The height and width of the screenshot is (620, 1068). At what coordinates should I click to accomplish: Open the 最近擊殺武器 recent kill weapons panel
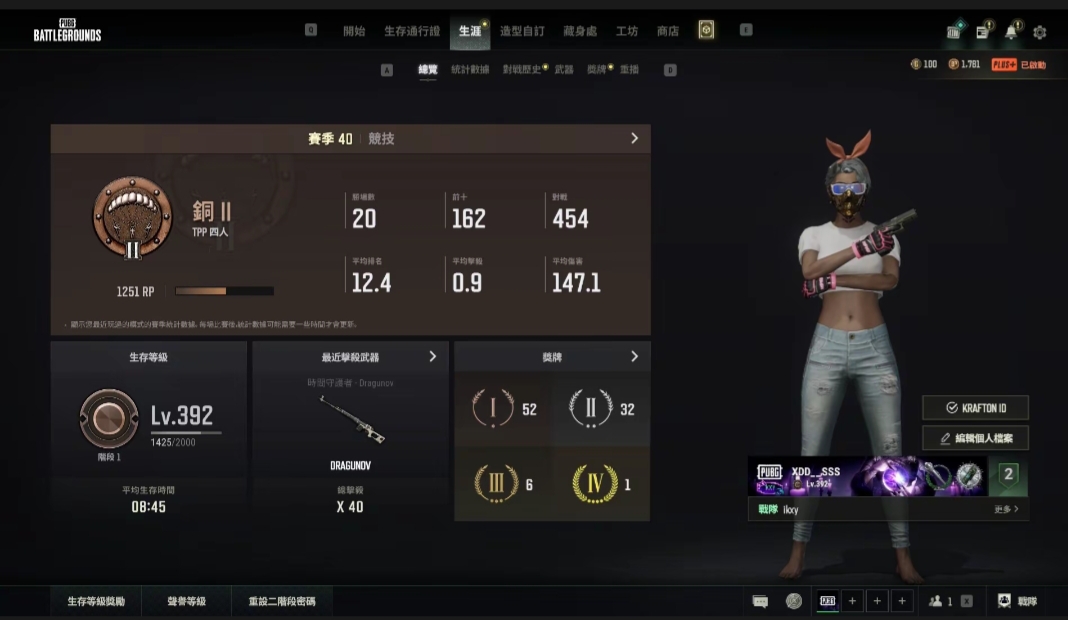click(x=432, y=357)
